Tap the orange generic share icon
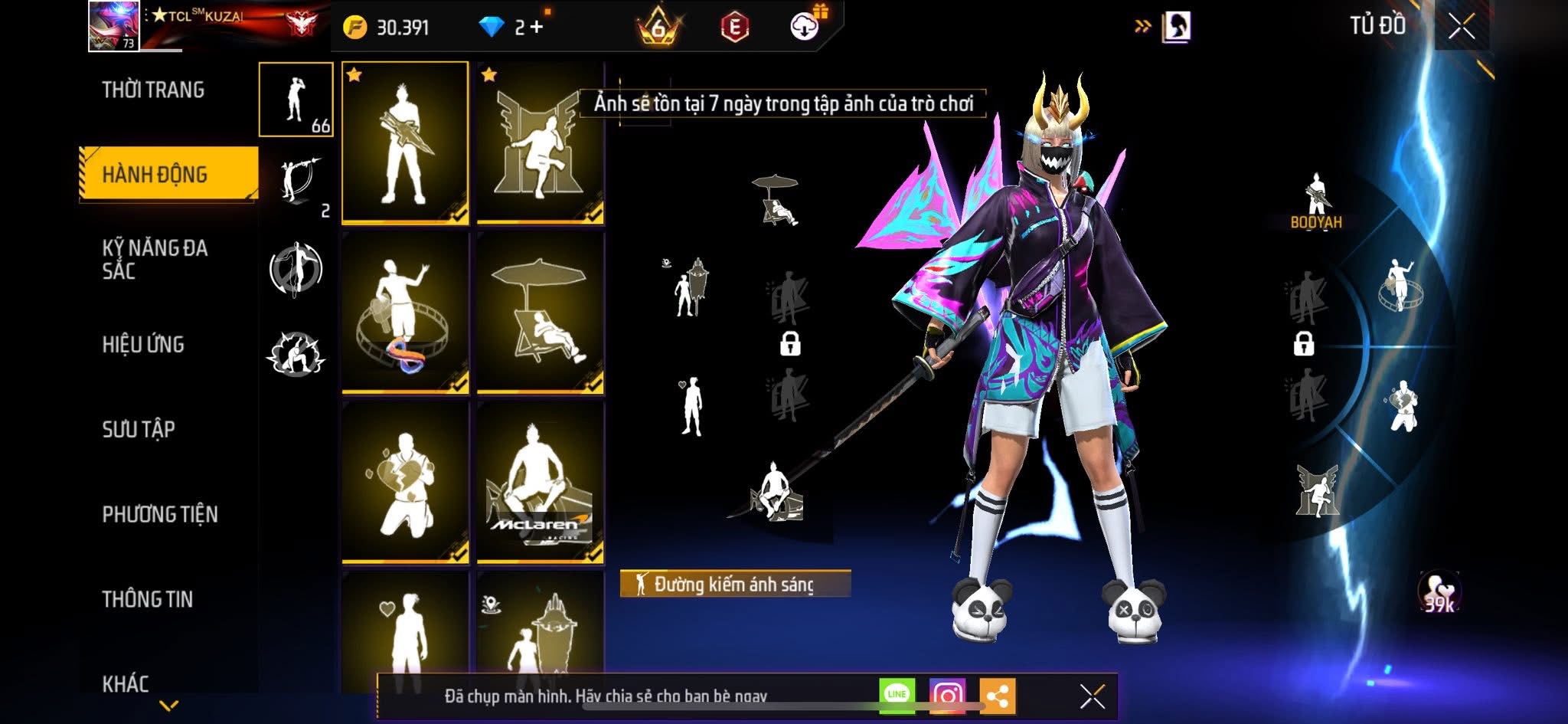This screenshot has height=724, width=1568. coord(997,696)
